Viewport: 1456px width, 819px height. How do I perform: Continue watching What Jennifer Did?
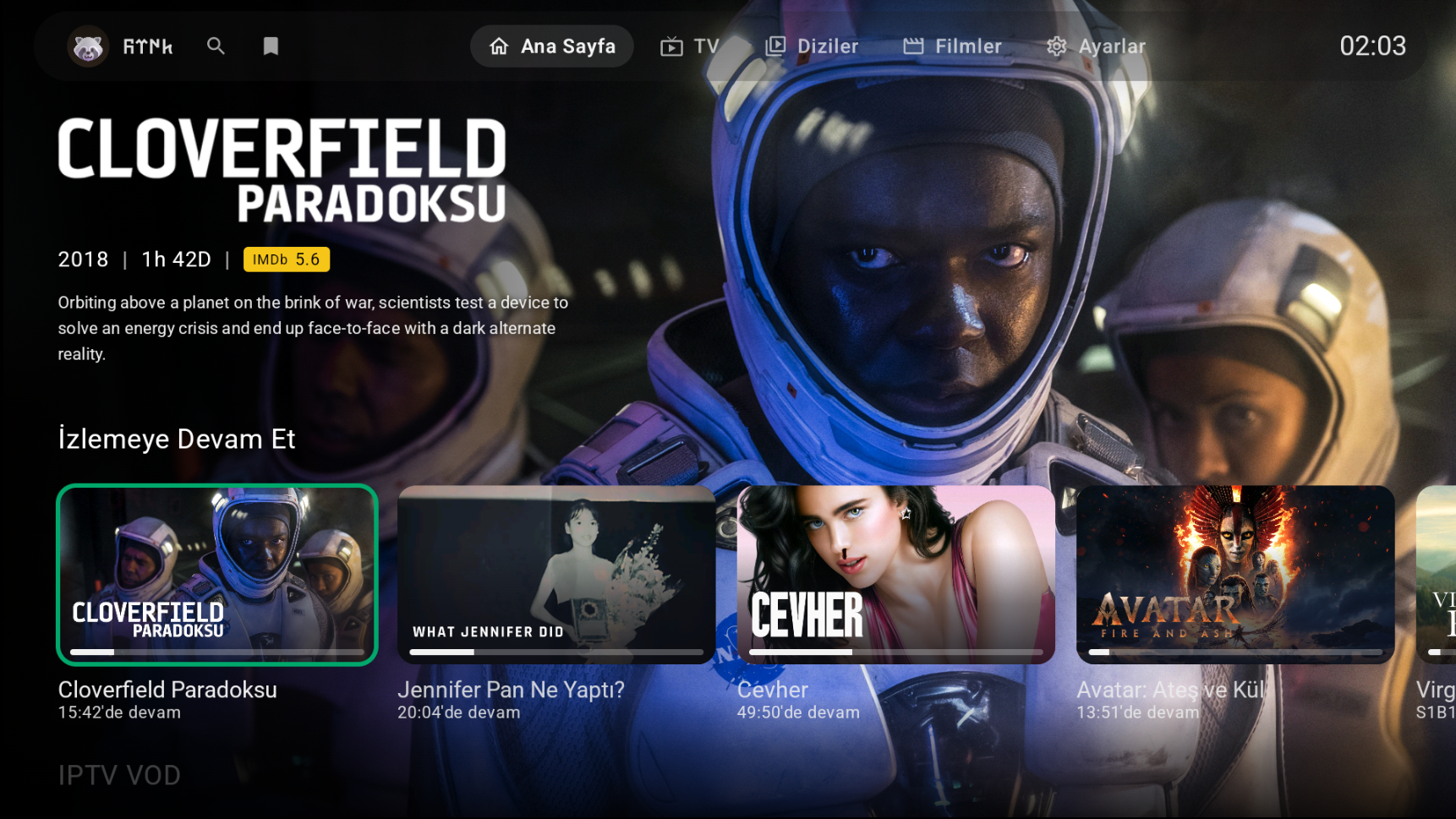pyautogui.click(x=556, y=574)
